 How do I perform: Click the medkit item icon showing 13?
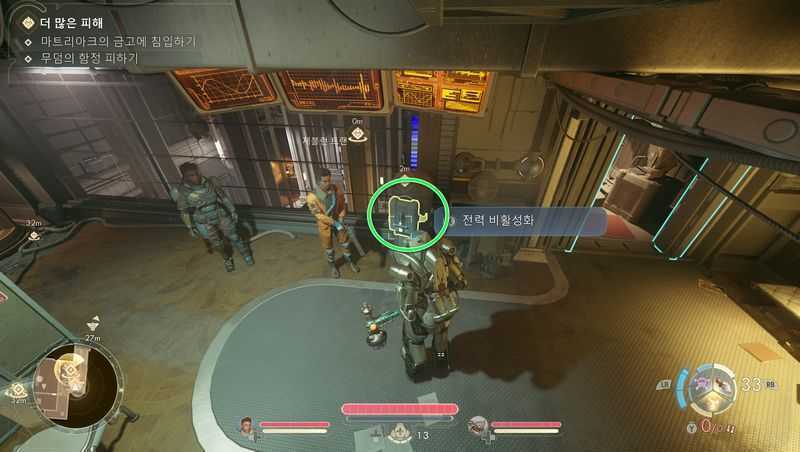click(x=398, y=432)
